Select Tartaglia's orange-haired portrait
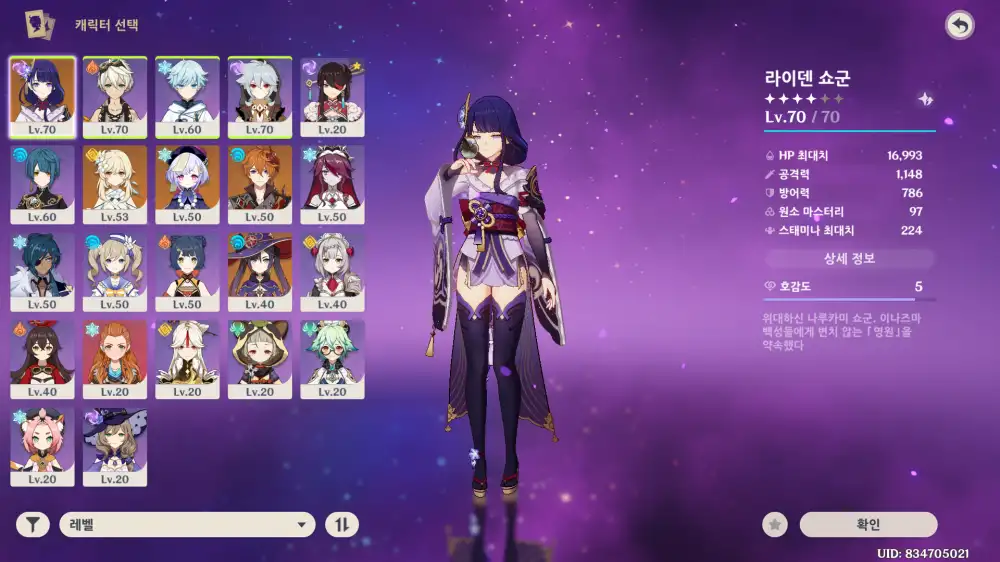Screen dimensions: 1000x562 point(260,184)
